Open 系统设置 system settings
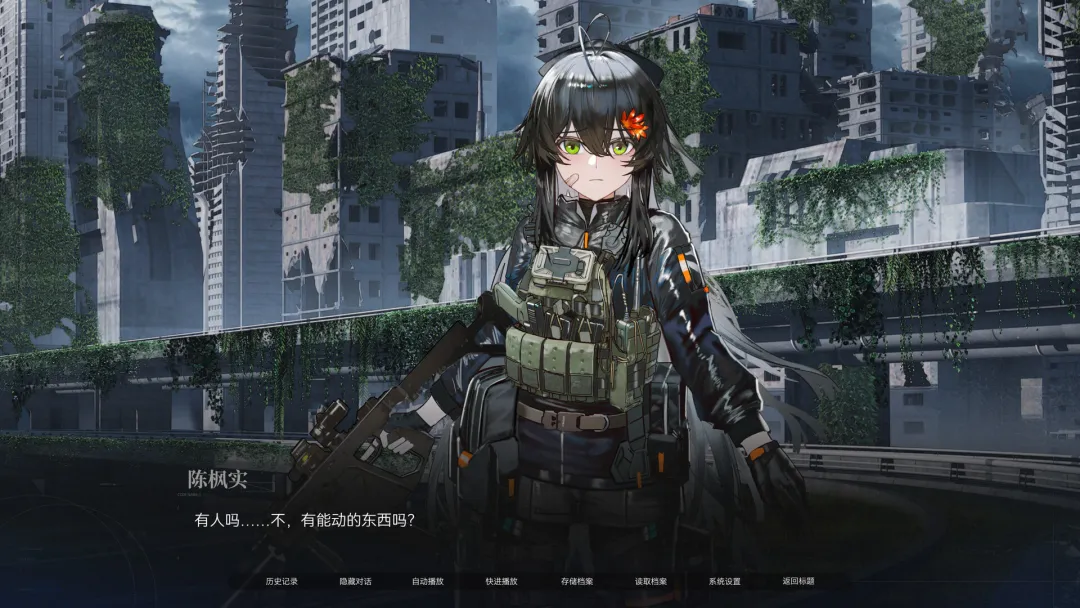 click(x=725, y=581)
